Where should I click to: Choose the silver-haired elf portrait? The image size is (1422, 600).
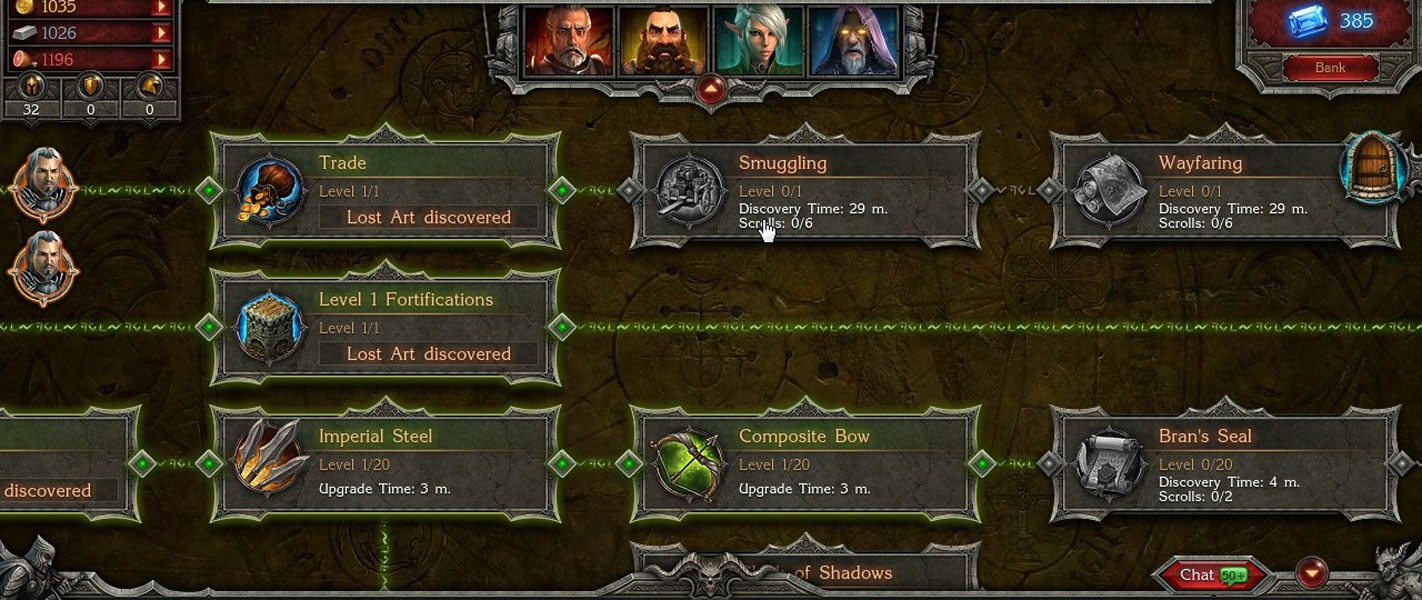758,40
